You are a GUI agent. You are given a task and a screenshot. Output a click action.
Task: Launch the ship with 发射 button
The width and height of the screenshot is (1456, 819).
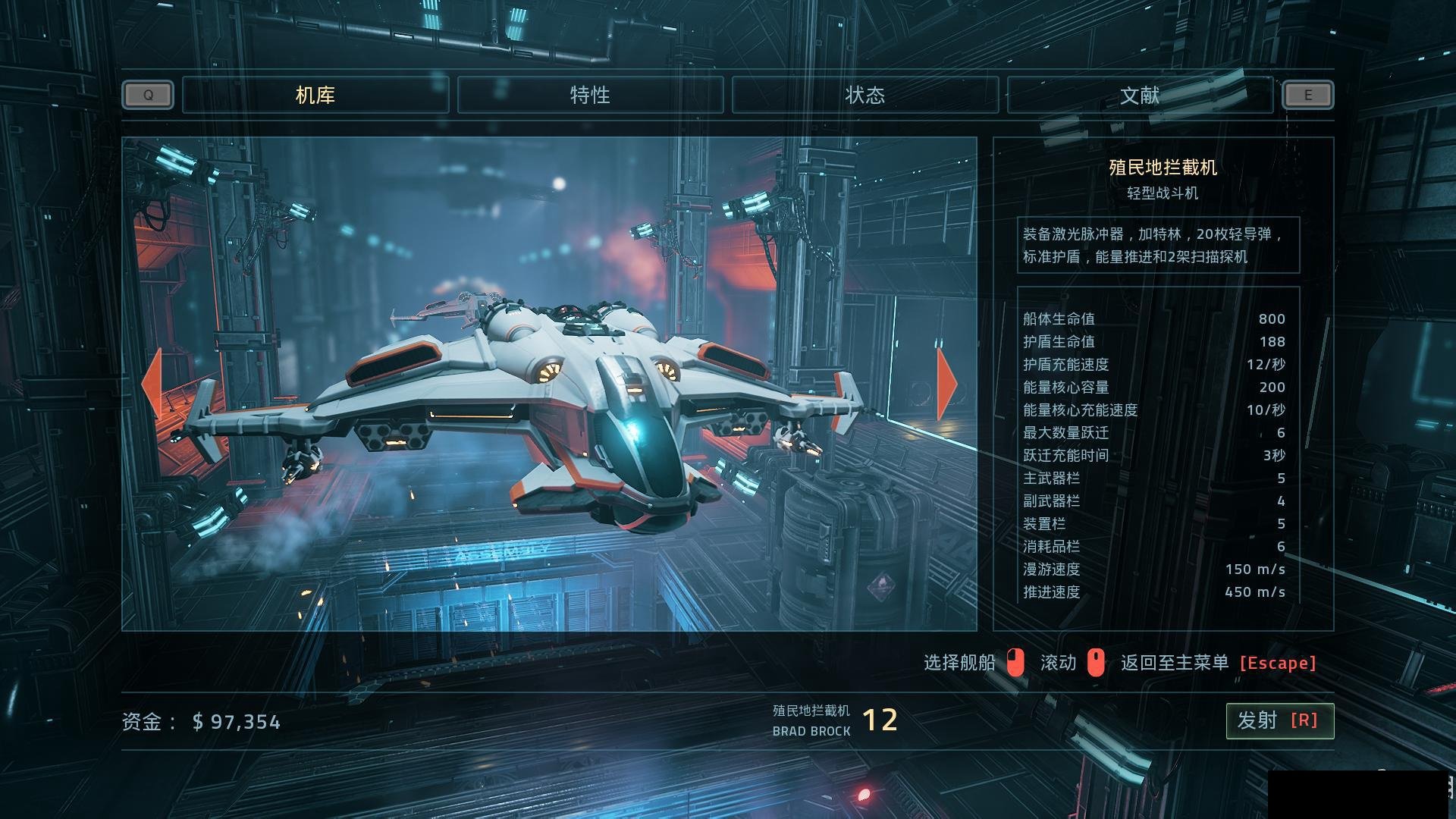click(x=1279, y=720)
